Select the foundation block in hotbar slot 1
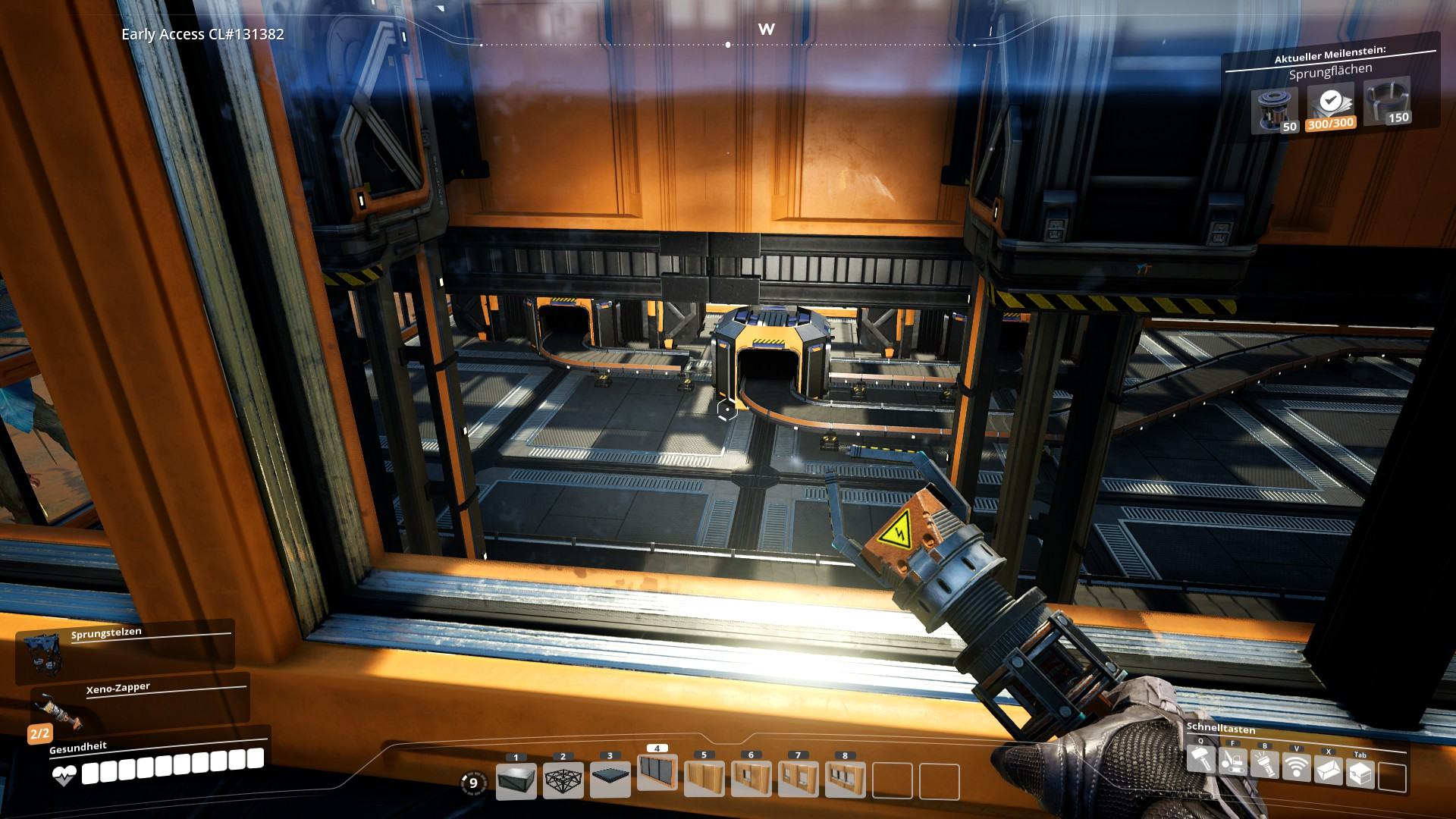1456x819 pixels. [x=516, y=781]
